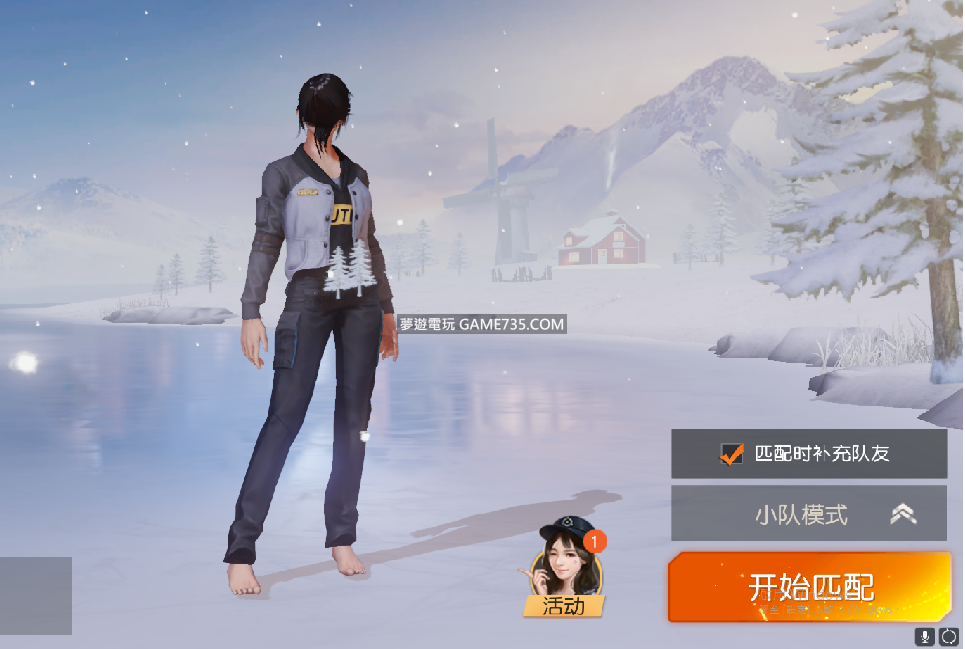965x649 pixels.
Task: Click the circular refresh arrows icon
Action: click(x=948, y=636)
